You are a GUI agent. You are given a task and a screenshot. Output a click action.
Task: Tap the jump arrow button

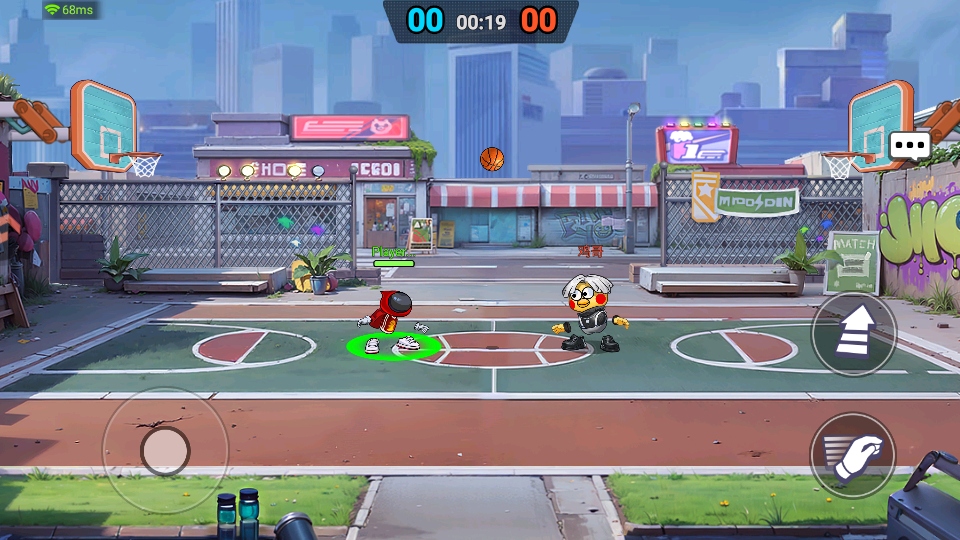[x=853, y=334]
